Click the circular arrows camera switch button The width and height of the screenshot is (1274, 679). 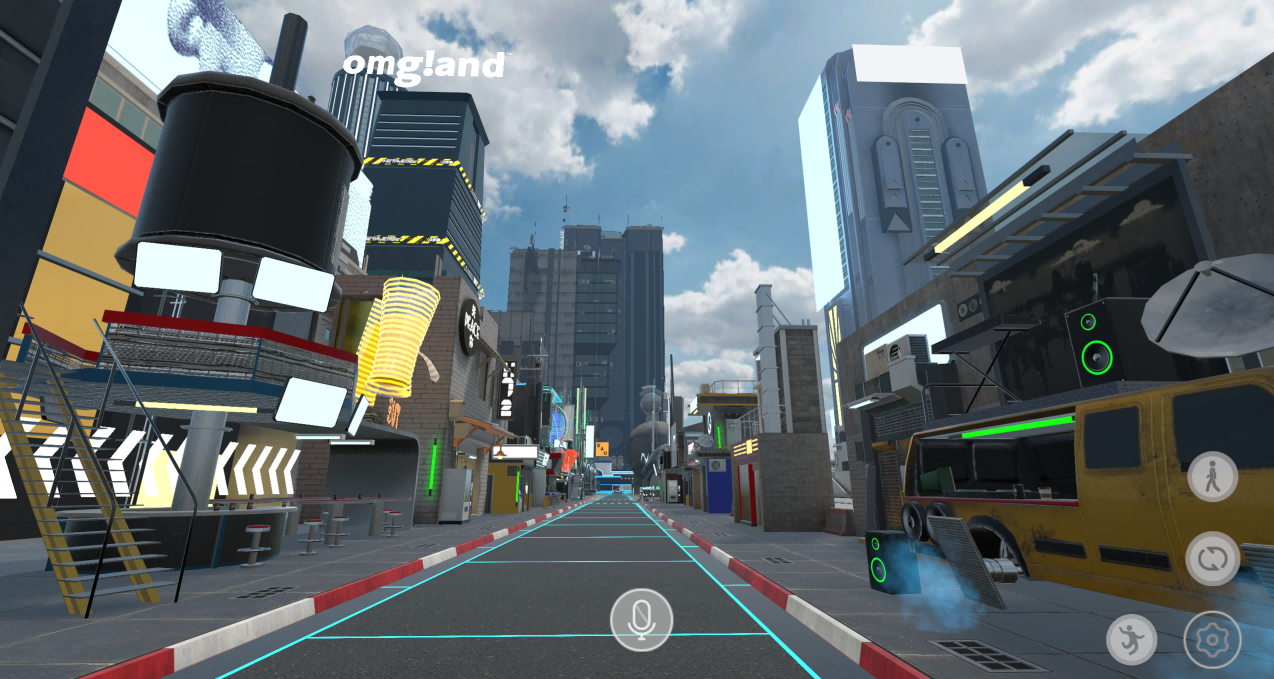click(1212, 558)
